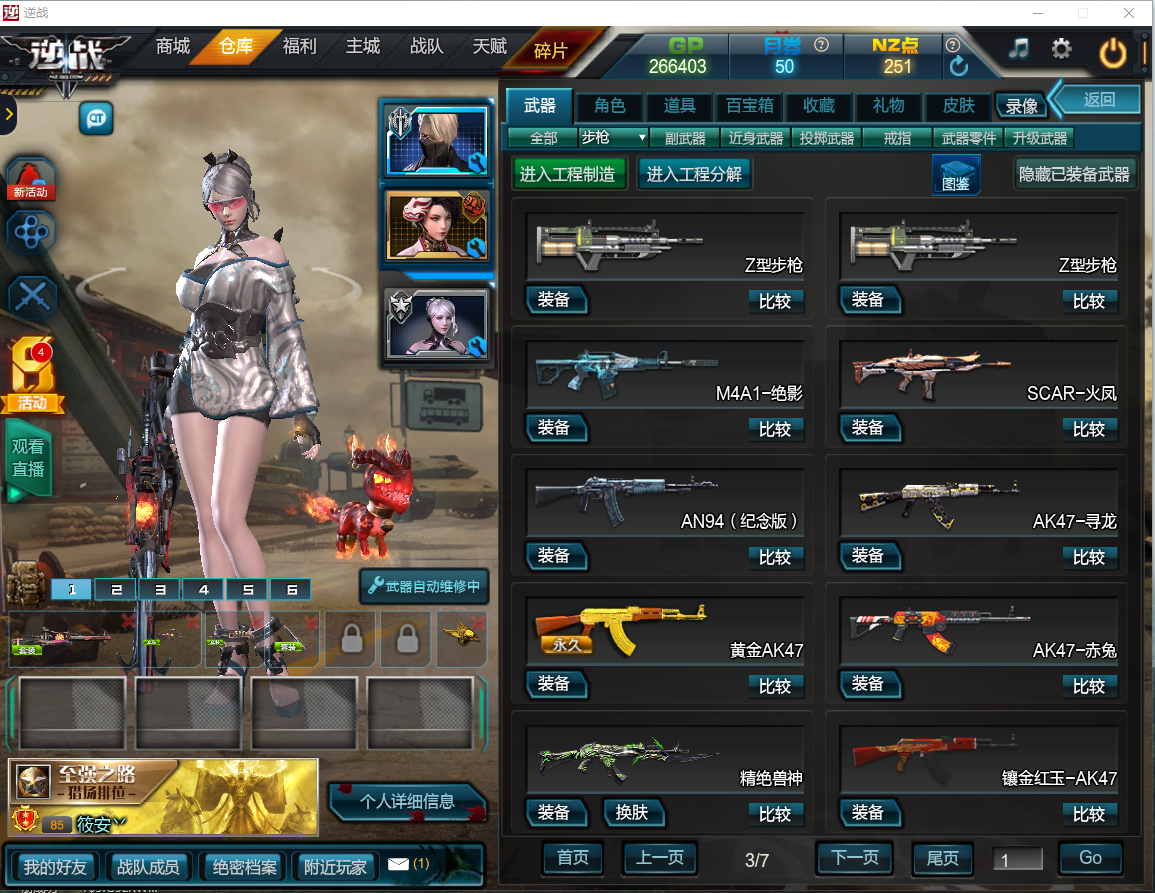The image size is (1155, 893).
Task: Open the 步枪 weapon type dropdown
Action: coord(614,138)
